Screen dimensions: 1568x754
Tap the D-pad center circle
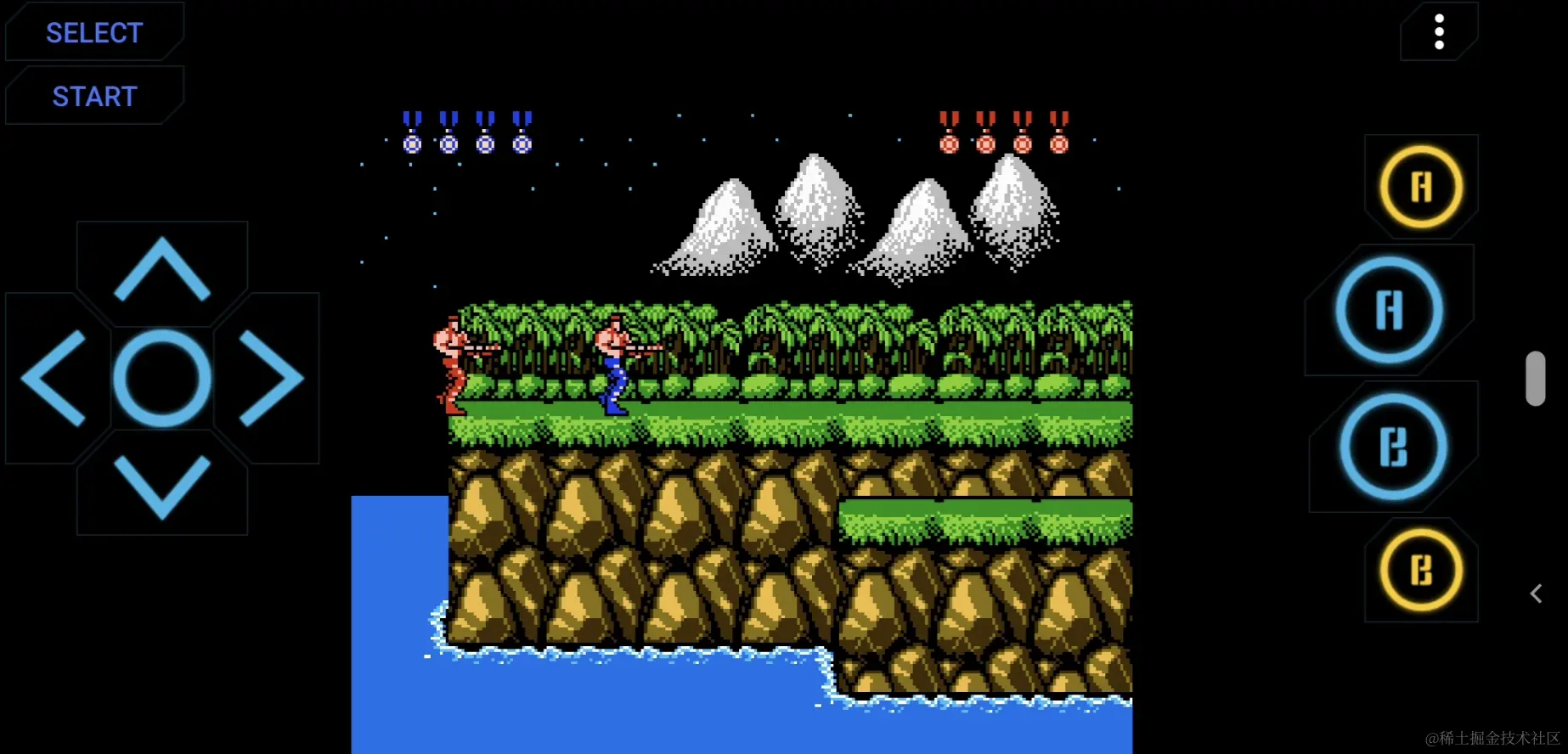click(x=161, y=378)
